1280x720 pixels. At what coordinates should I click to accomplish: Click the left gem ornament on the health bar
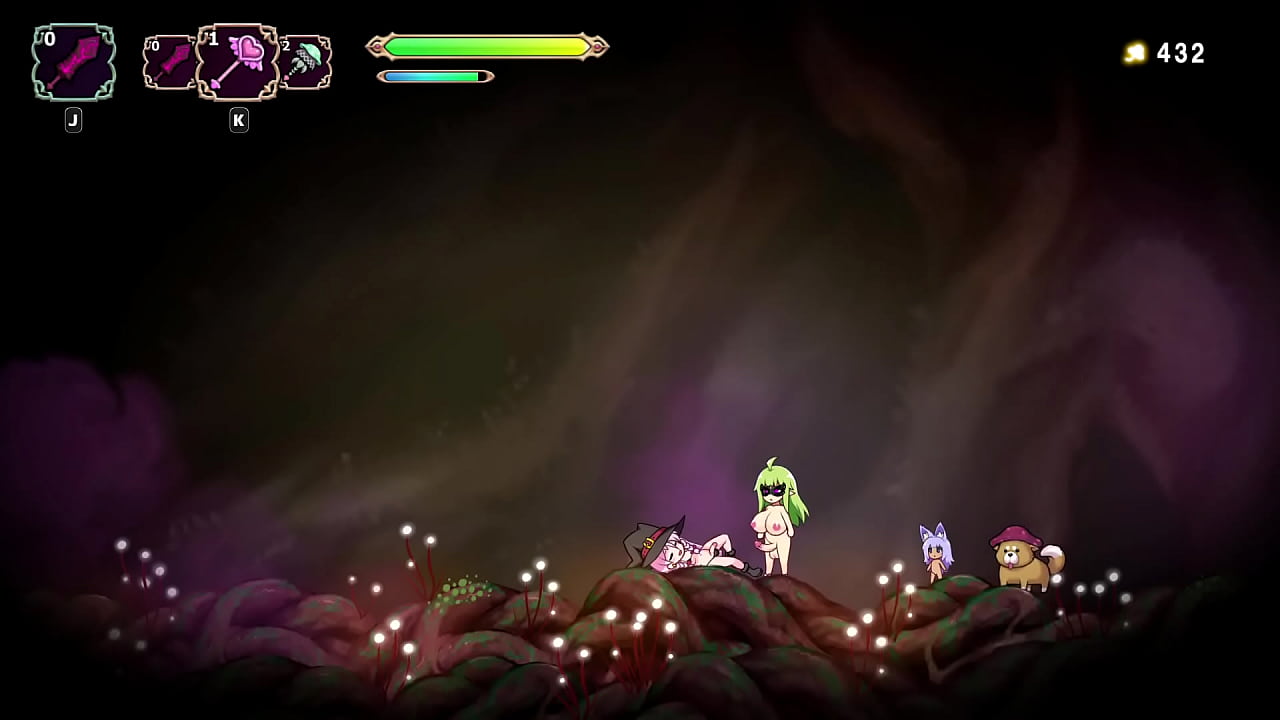click(375, 45)
